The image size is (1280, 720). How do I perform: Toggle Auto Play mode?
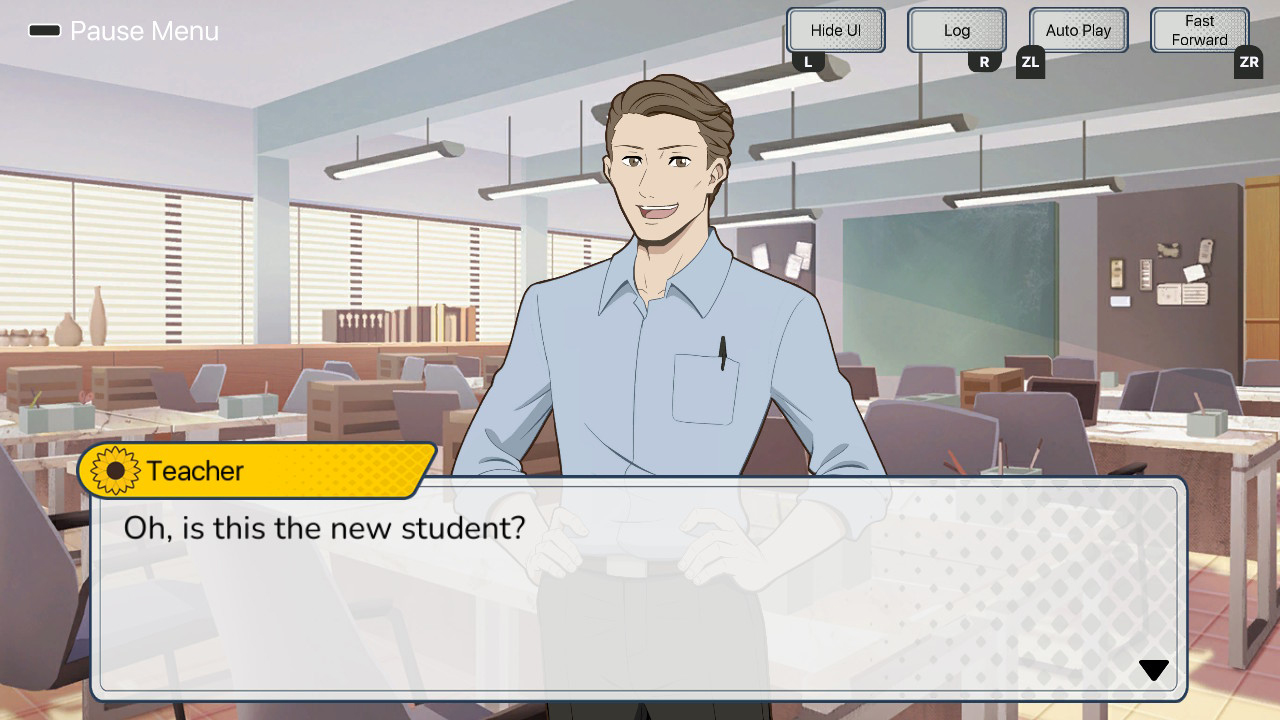[x=1078, y=30]
